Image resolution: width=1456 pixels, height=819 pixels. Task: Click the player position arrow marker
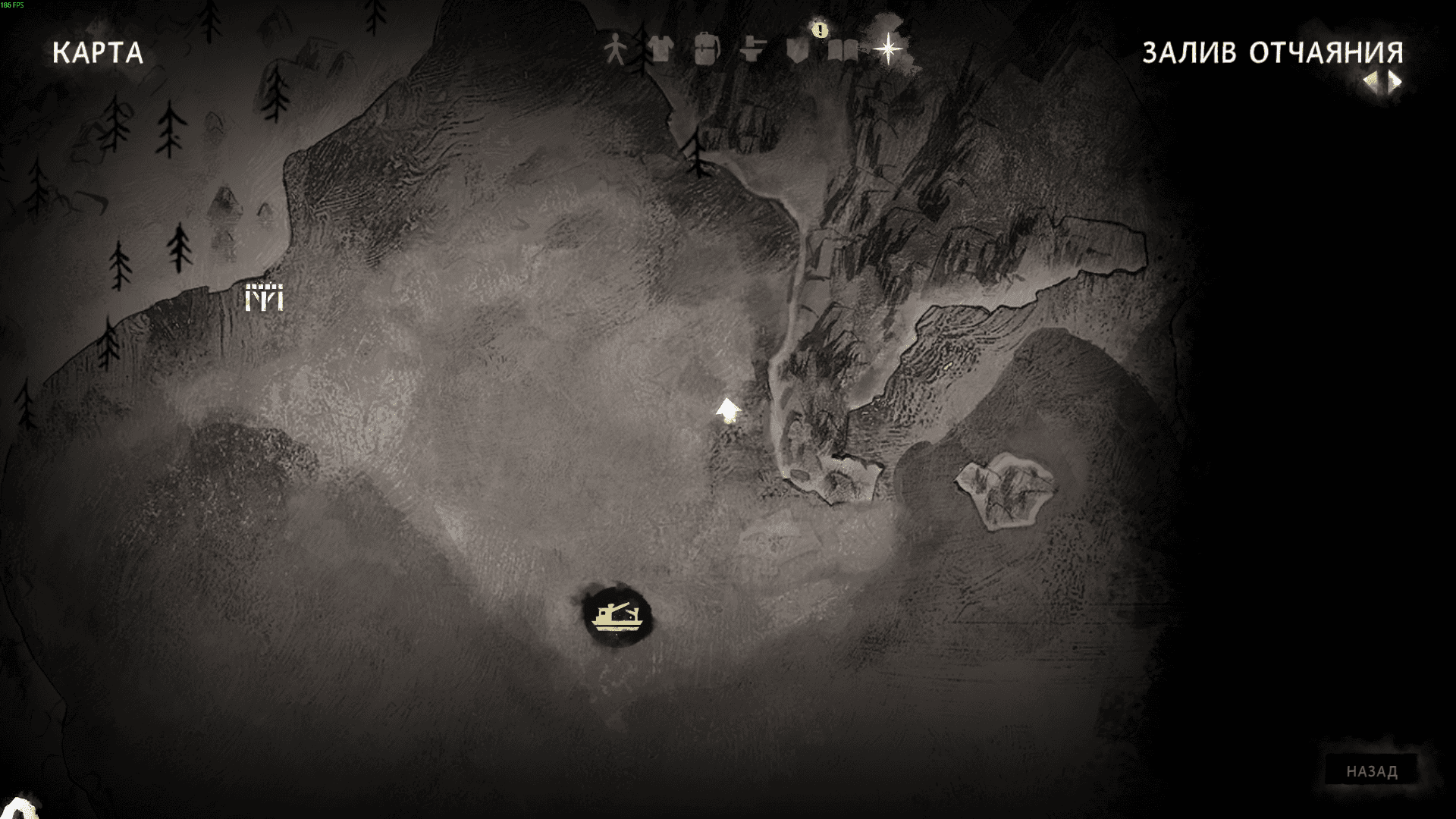tap(728, 410)
